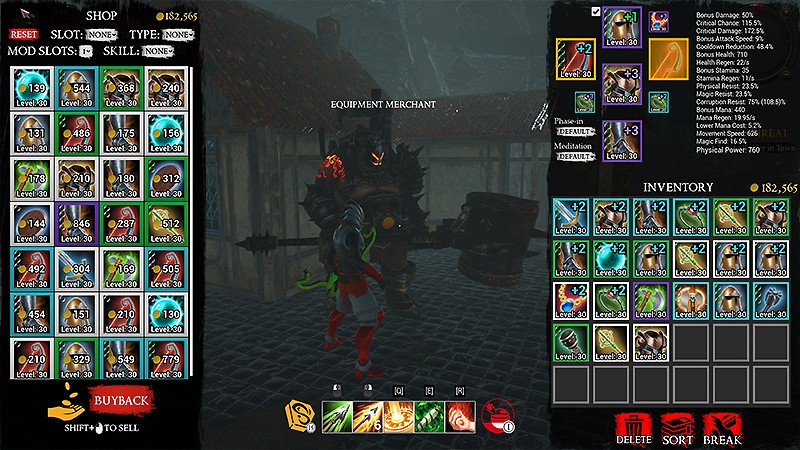Viewport: 800px width, 450px height.
Task: Toggle the checkbox above the equipment slots
Action: point(596,12)
